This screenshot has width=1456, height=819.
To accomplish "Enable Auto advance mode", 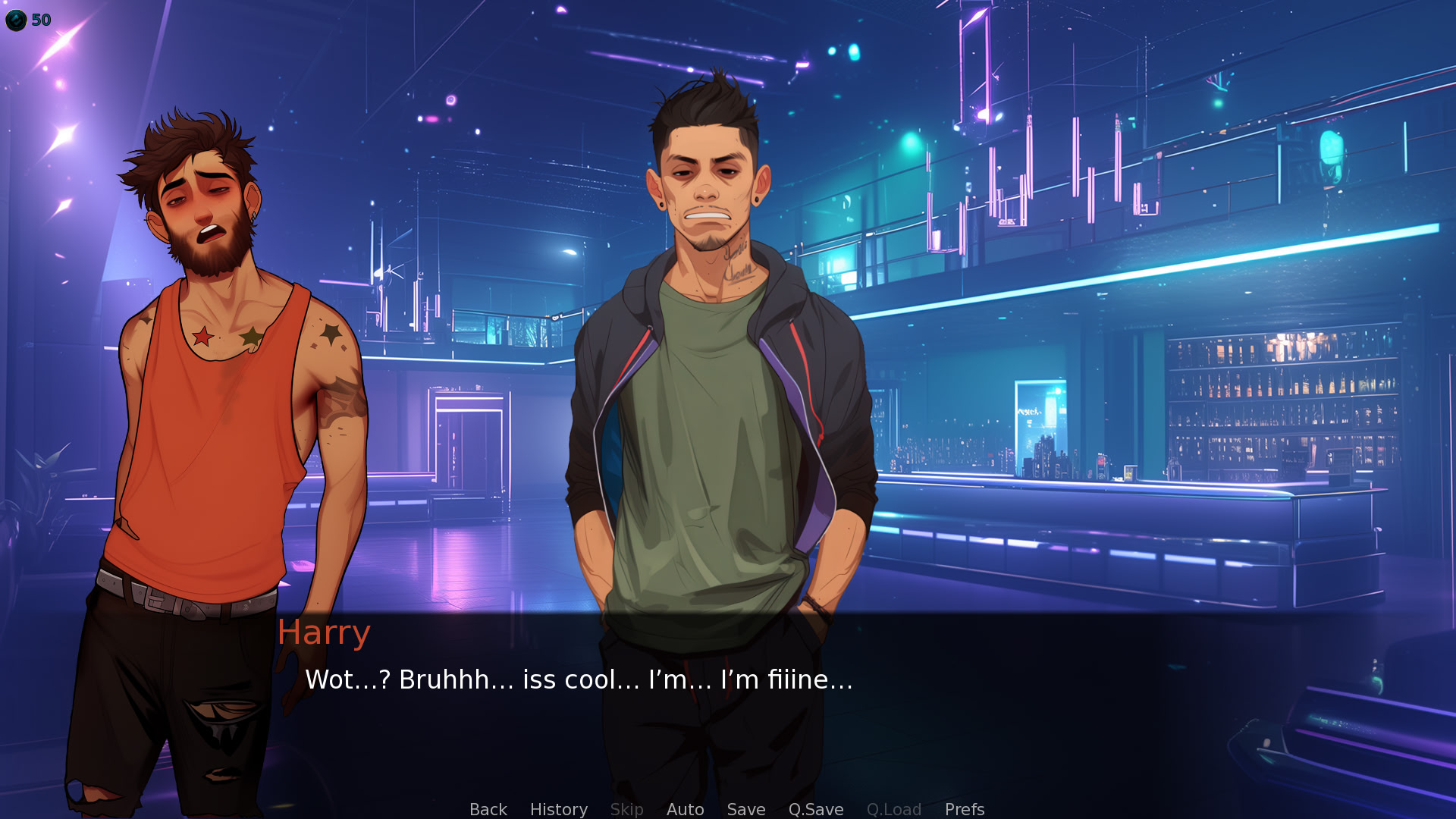I will point(685,809).
